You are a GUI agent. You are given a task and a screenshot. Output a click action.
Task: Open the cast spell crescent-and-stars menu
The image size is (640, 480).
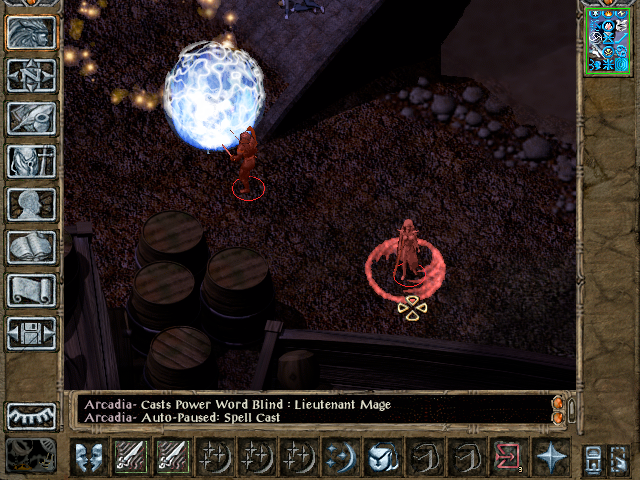tap(342, 456)
